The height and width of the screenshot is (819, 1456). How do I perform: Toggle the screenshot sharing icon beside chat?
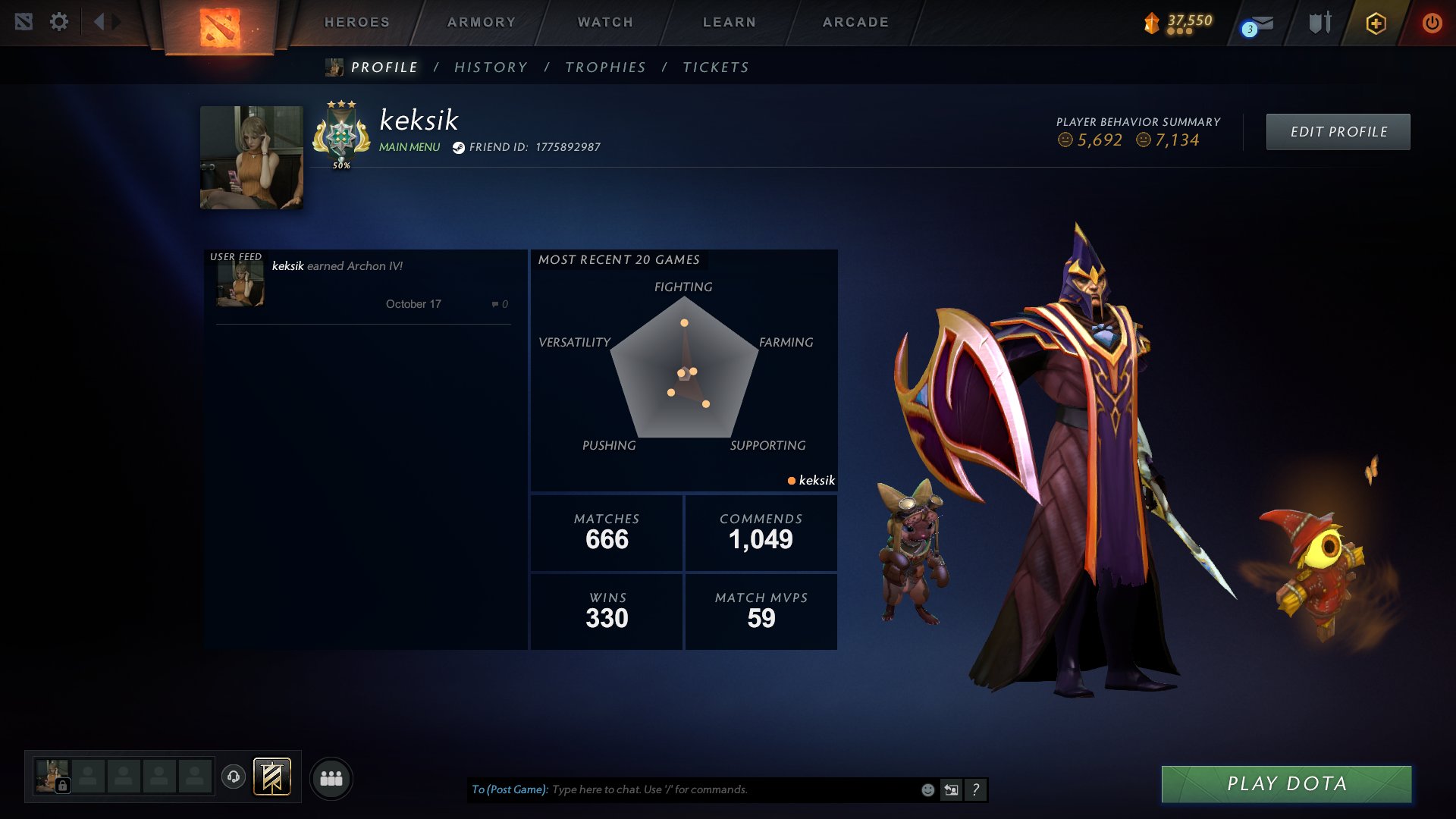951,789
